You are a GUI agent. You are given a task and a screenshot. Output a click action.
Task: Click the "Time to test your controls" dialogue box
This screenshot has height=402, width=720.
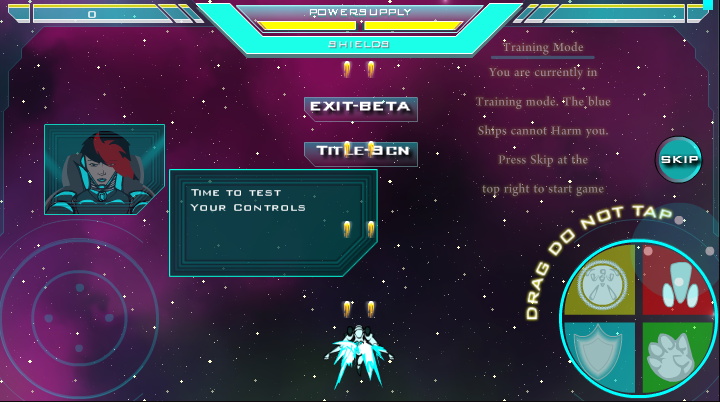272,222
